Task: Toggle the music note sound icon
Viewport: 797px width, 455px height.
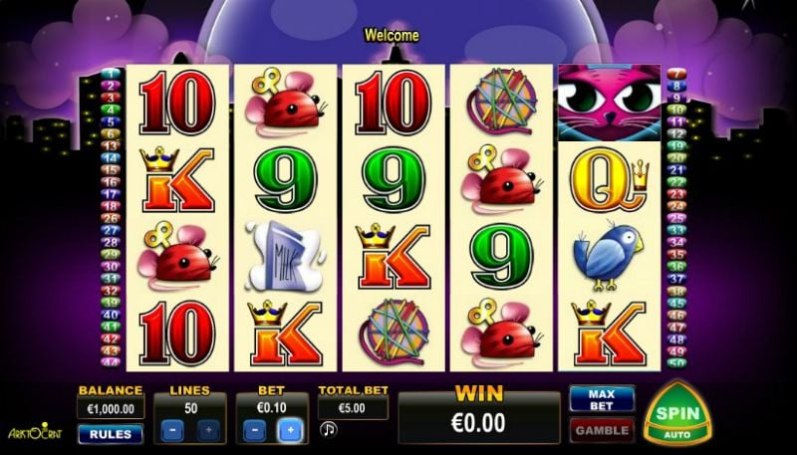Action: pyautogui.click(x=329, y=429)
